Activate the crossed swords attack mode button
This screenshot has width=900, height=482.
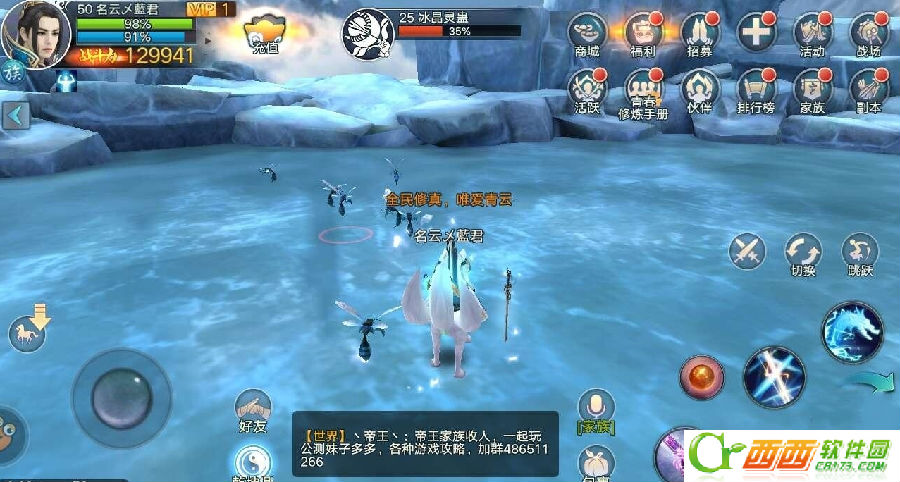[x=747, y=250]
